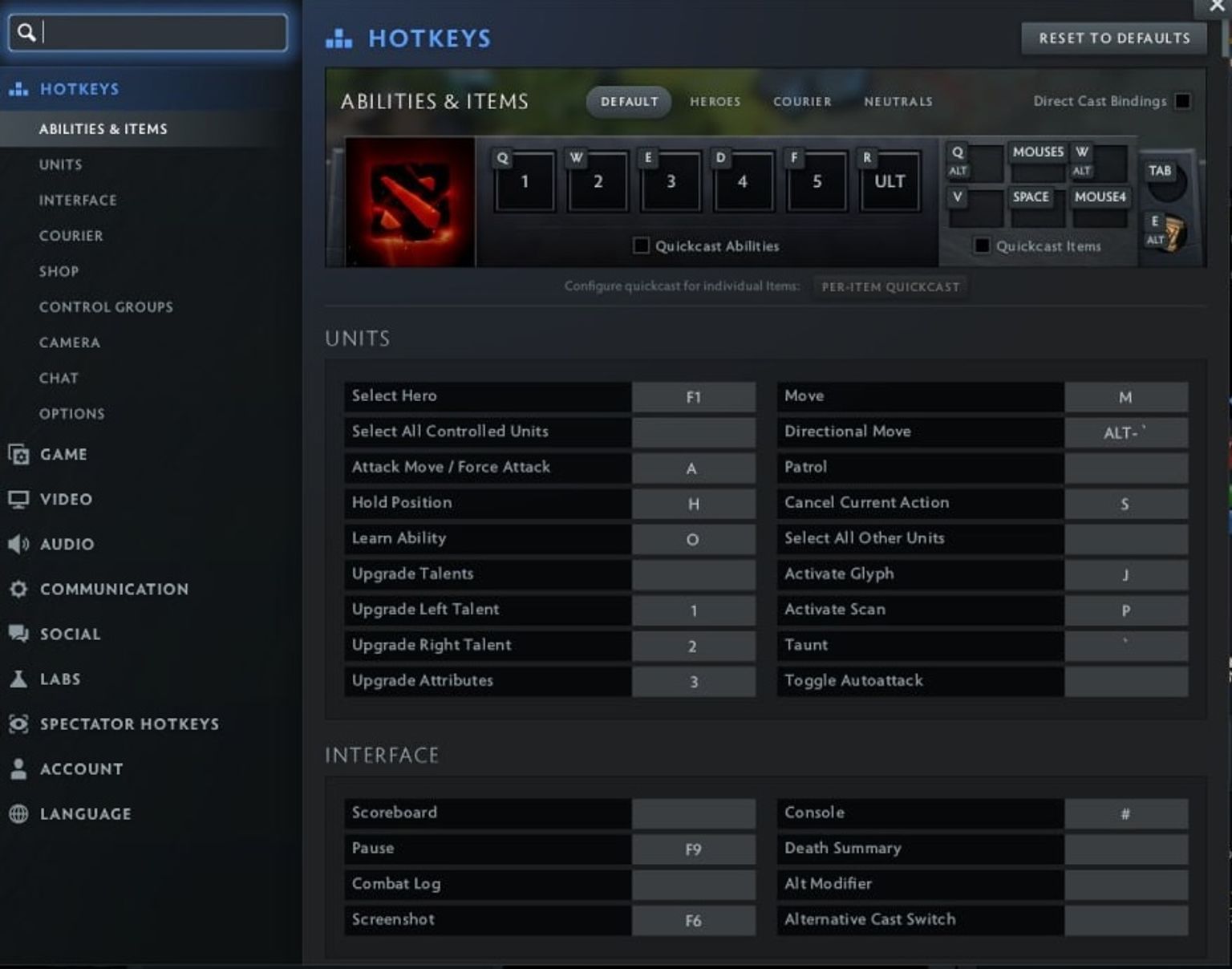Viewport: 1232px width, 969px height.
Task: Collapse the Hotkeys sidebar section
Action: 79,89
